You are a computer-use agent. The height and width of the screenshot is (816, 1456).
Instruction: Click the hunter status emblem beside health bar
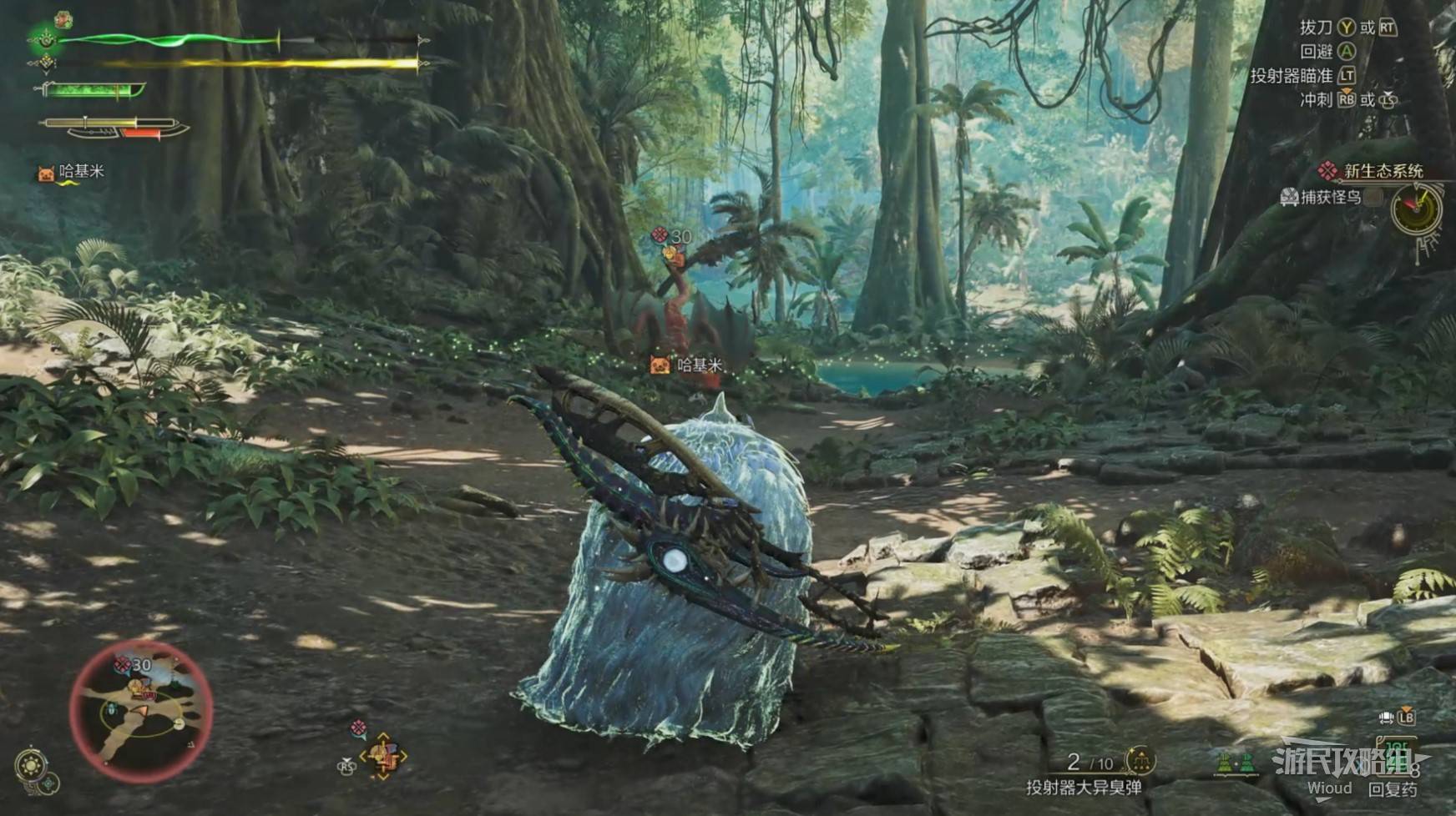click(x=43, y=38)
